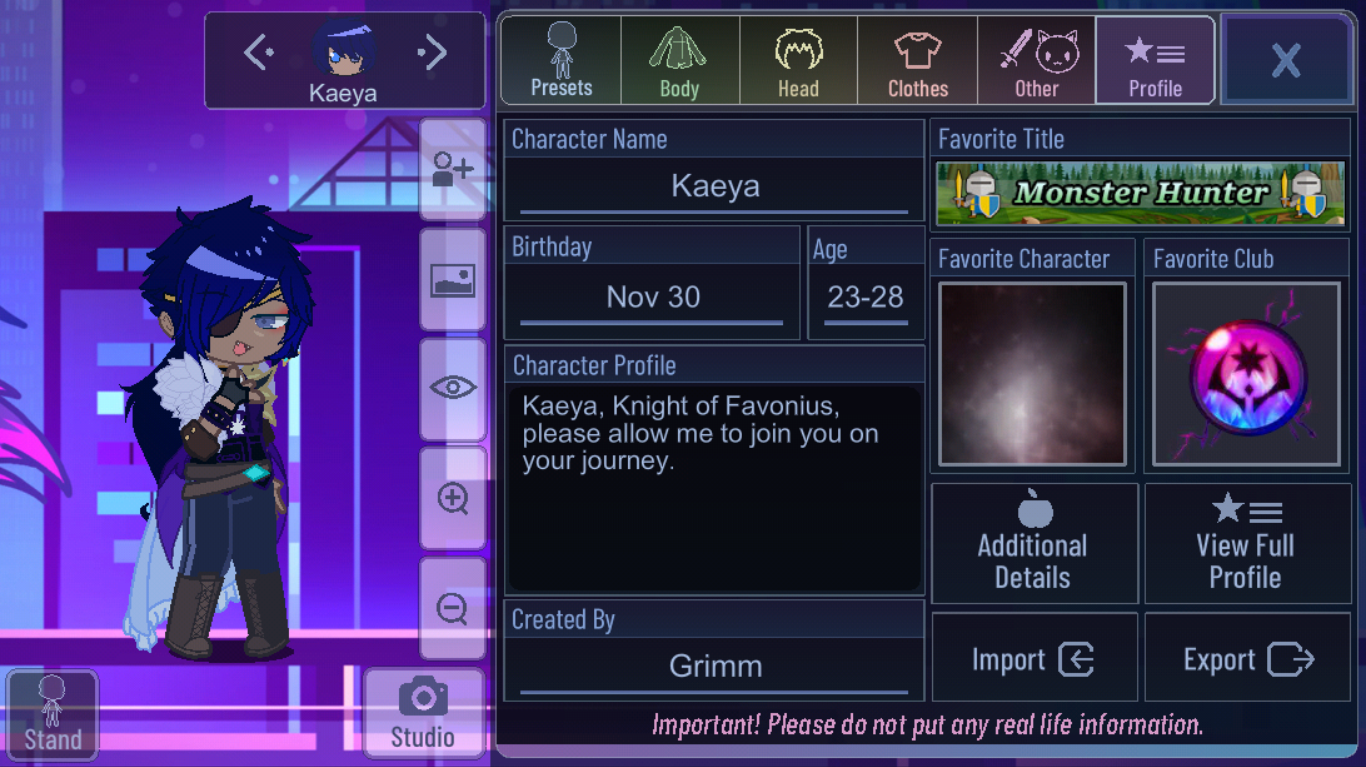Screen dimensions: 1366x767
Task: Import a character code
Action: coord(1034,657)
